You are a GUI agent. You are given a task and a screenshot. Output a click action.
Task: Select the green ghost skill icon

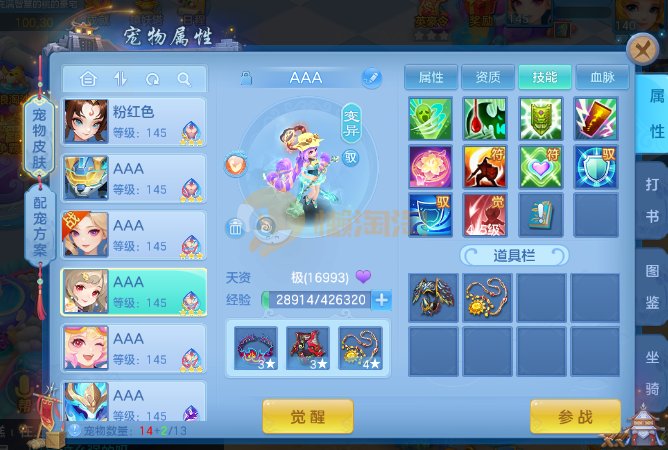click(x=430, y=119)
